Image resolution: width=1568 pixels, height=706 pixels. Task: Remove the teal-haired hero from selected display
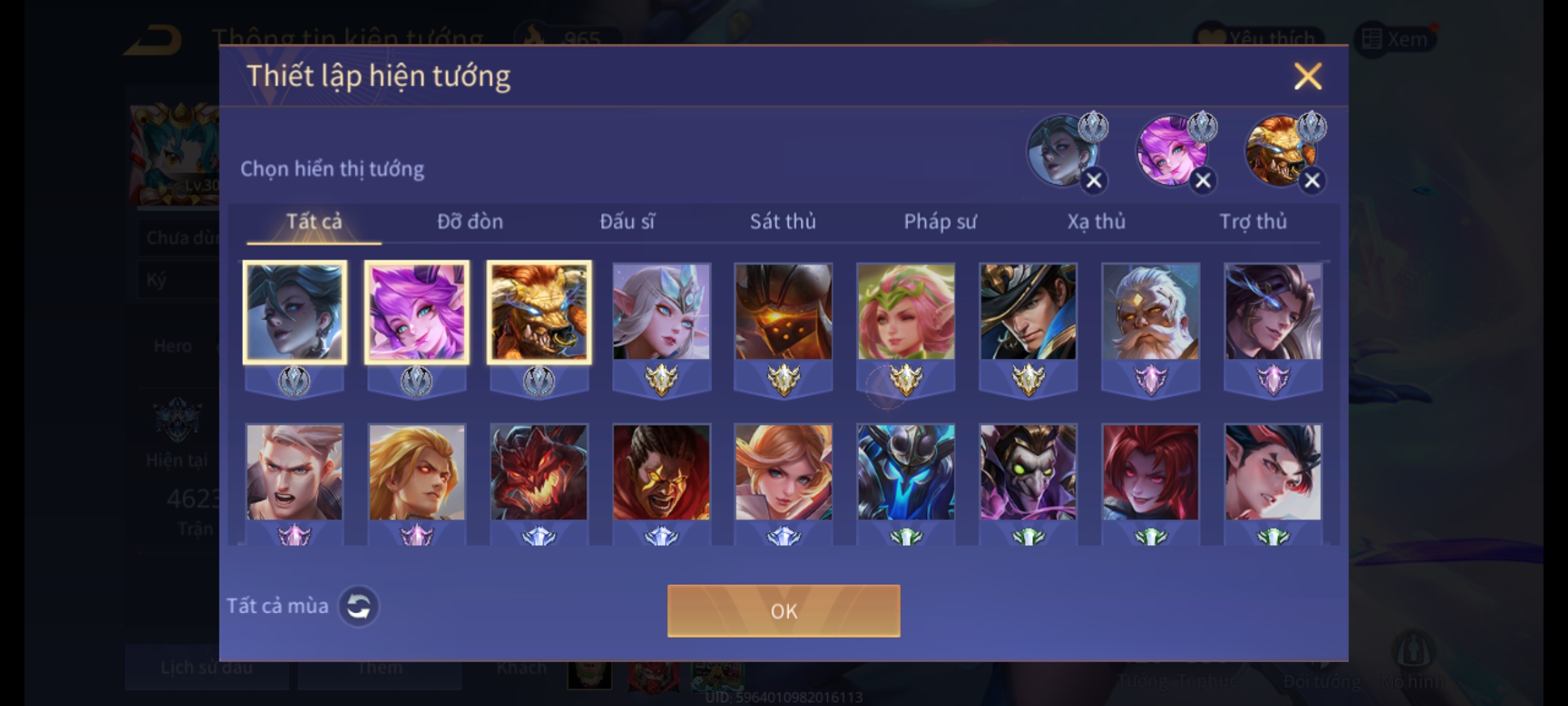(1094, 181)
